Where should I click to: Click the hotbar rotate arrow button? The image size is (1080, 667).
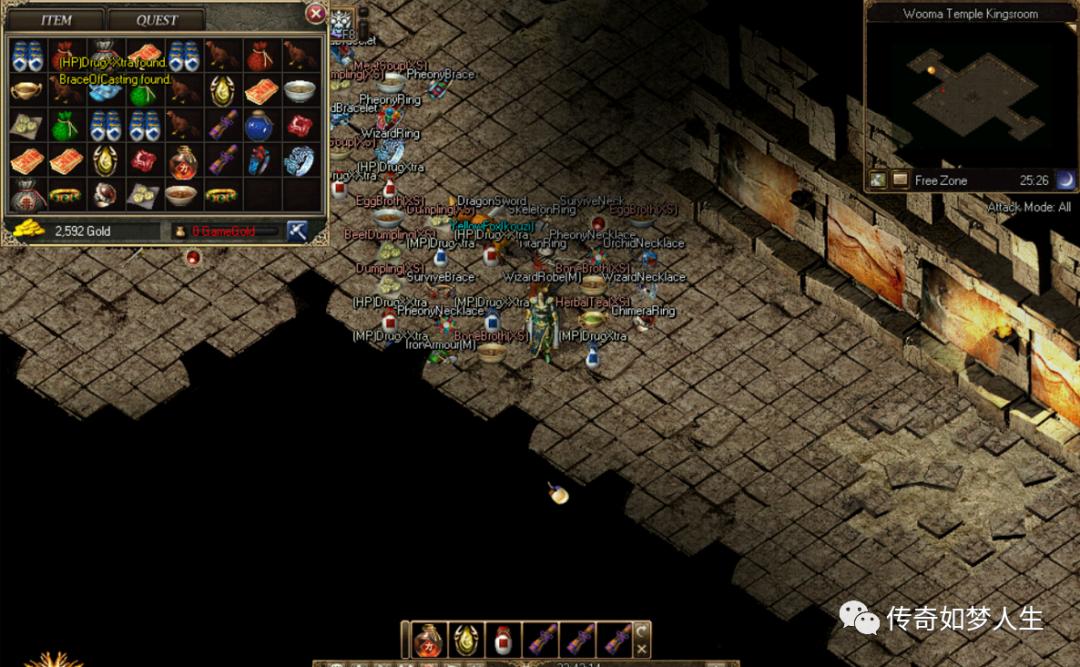coord(641,631)
